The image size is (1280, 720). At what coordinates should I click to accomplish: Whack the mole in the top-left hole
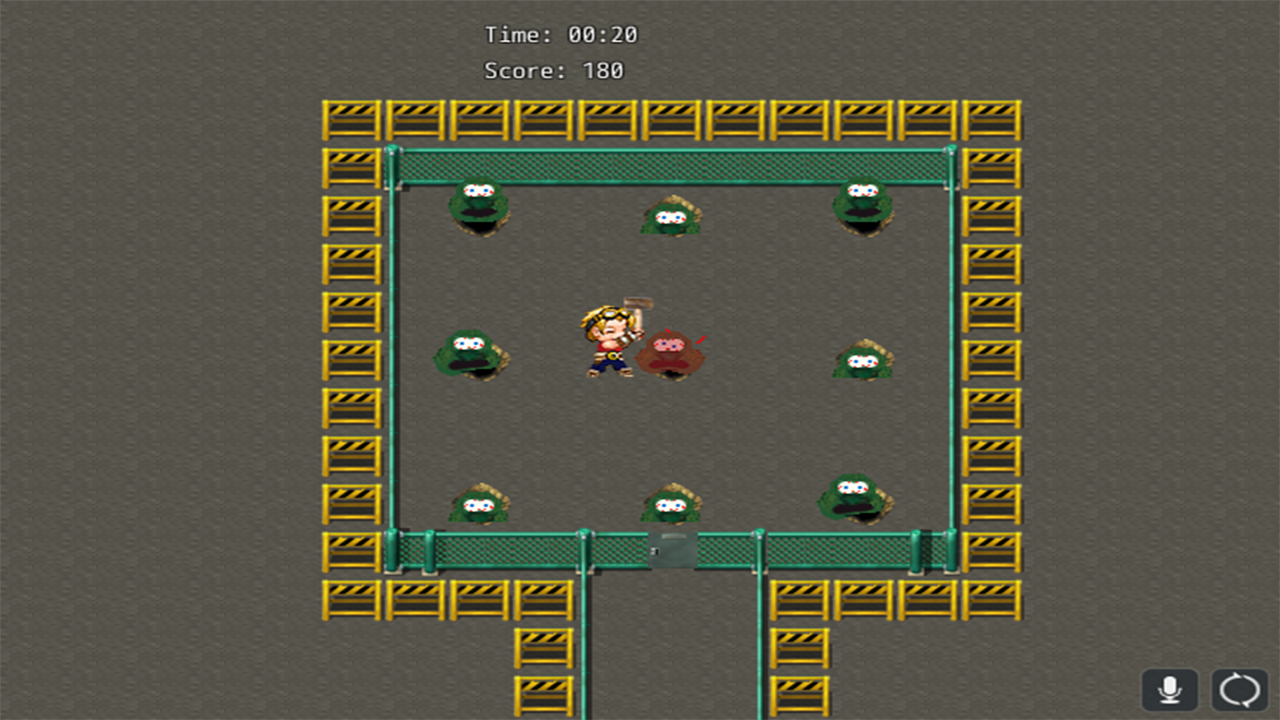point(479,205)
